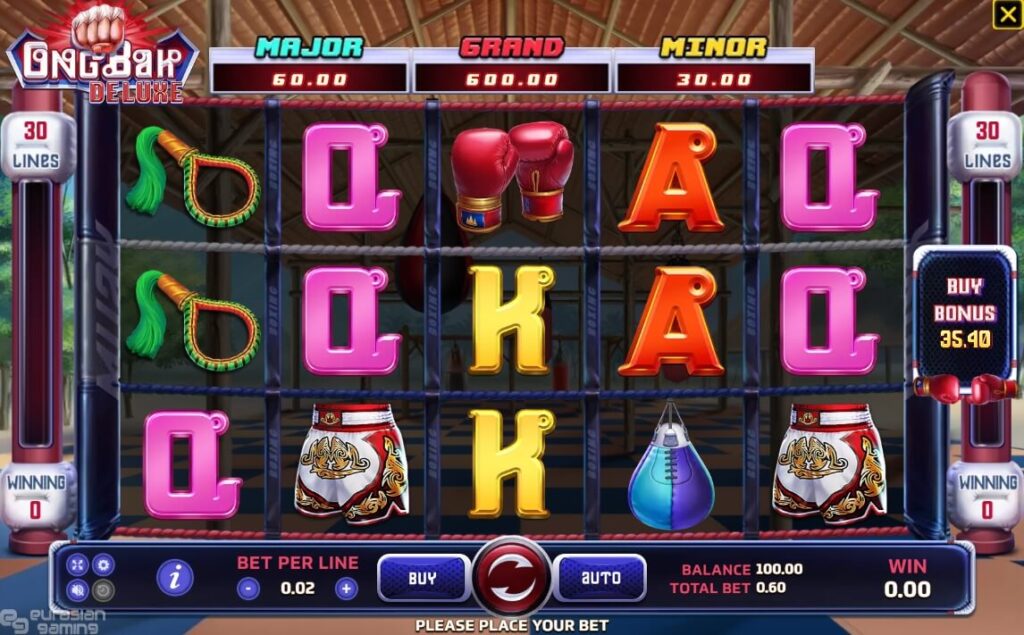1024x635 pixels.
Task: Close the game with the yellow X
Action: (1006, 14)
